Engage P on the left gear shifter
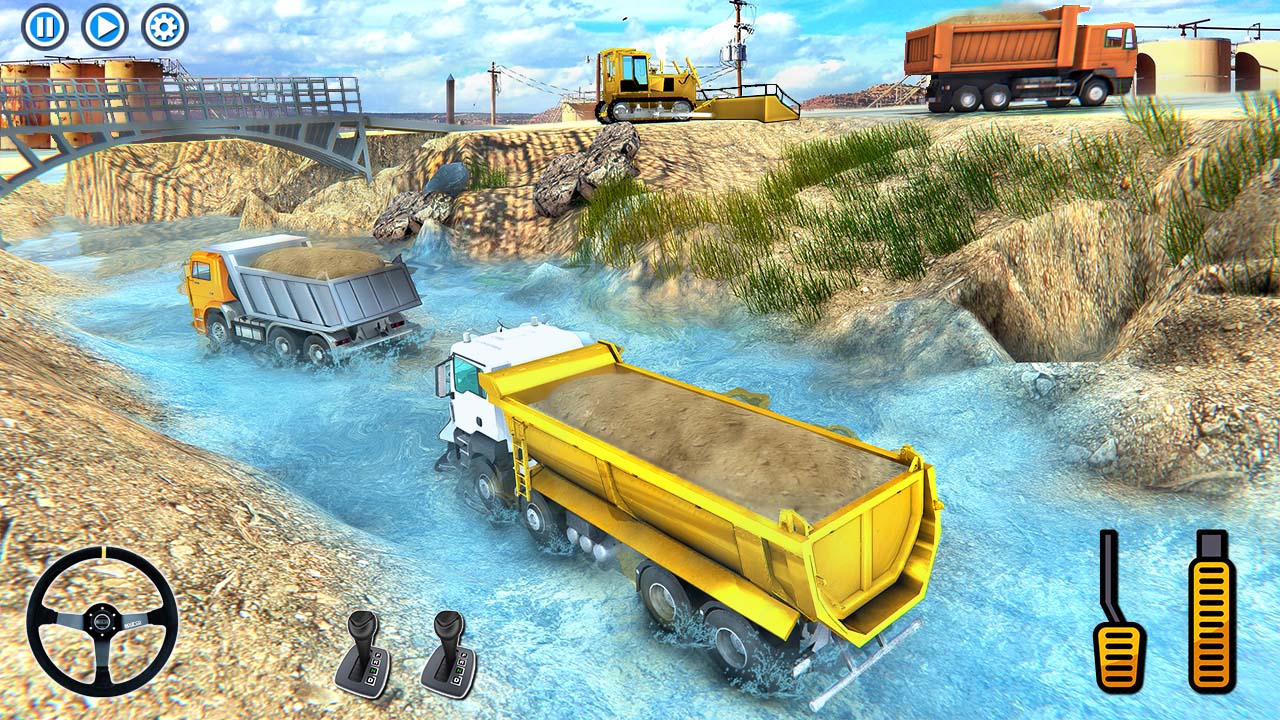 pos(377,655)
